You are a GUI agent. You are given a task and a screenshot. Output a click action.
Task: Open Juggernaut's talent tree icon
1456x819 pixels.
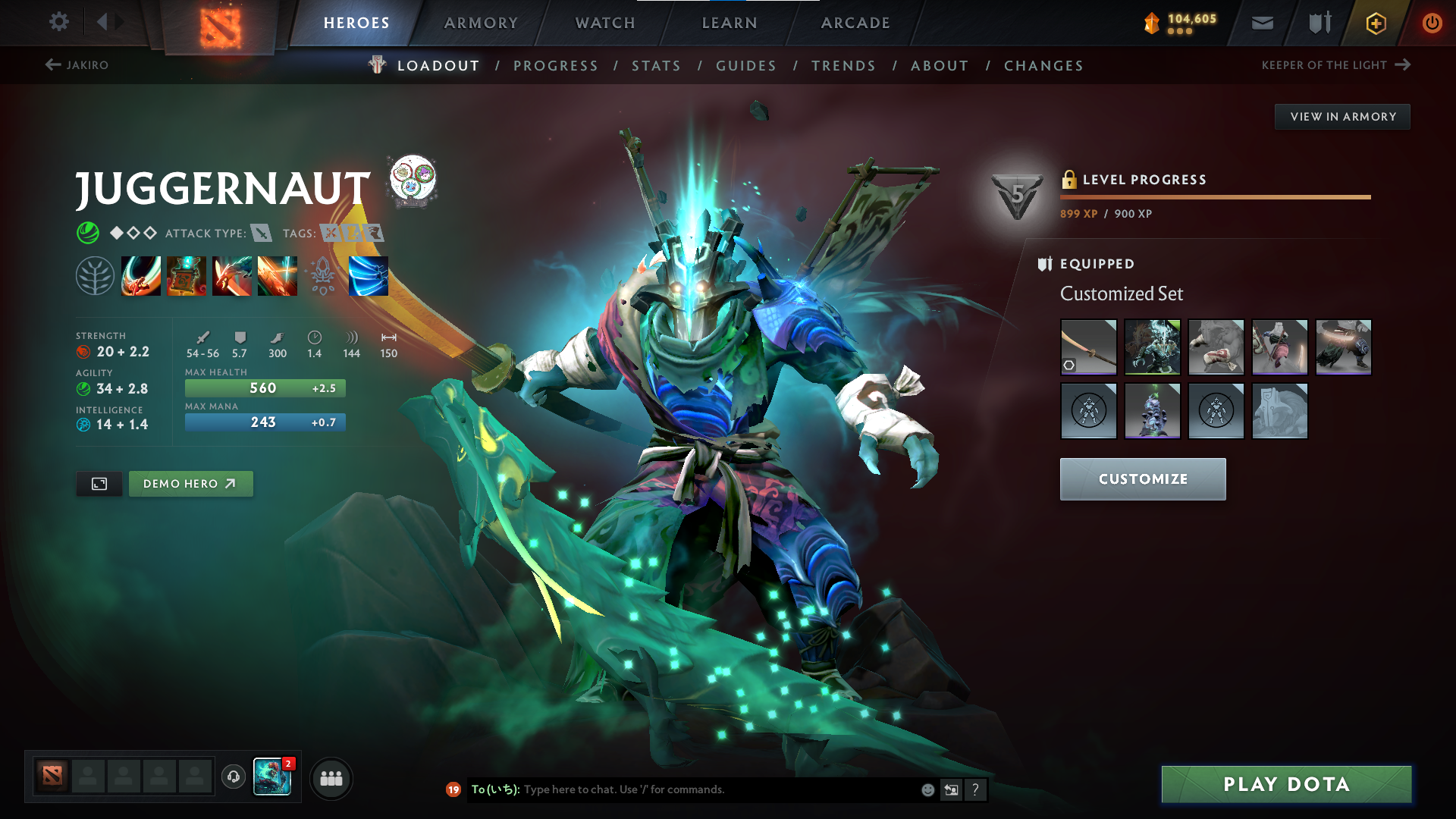coord(95,275)
